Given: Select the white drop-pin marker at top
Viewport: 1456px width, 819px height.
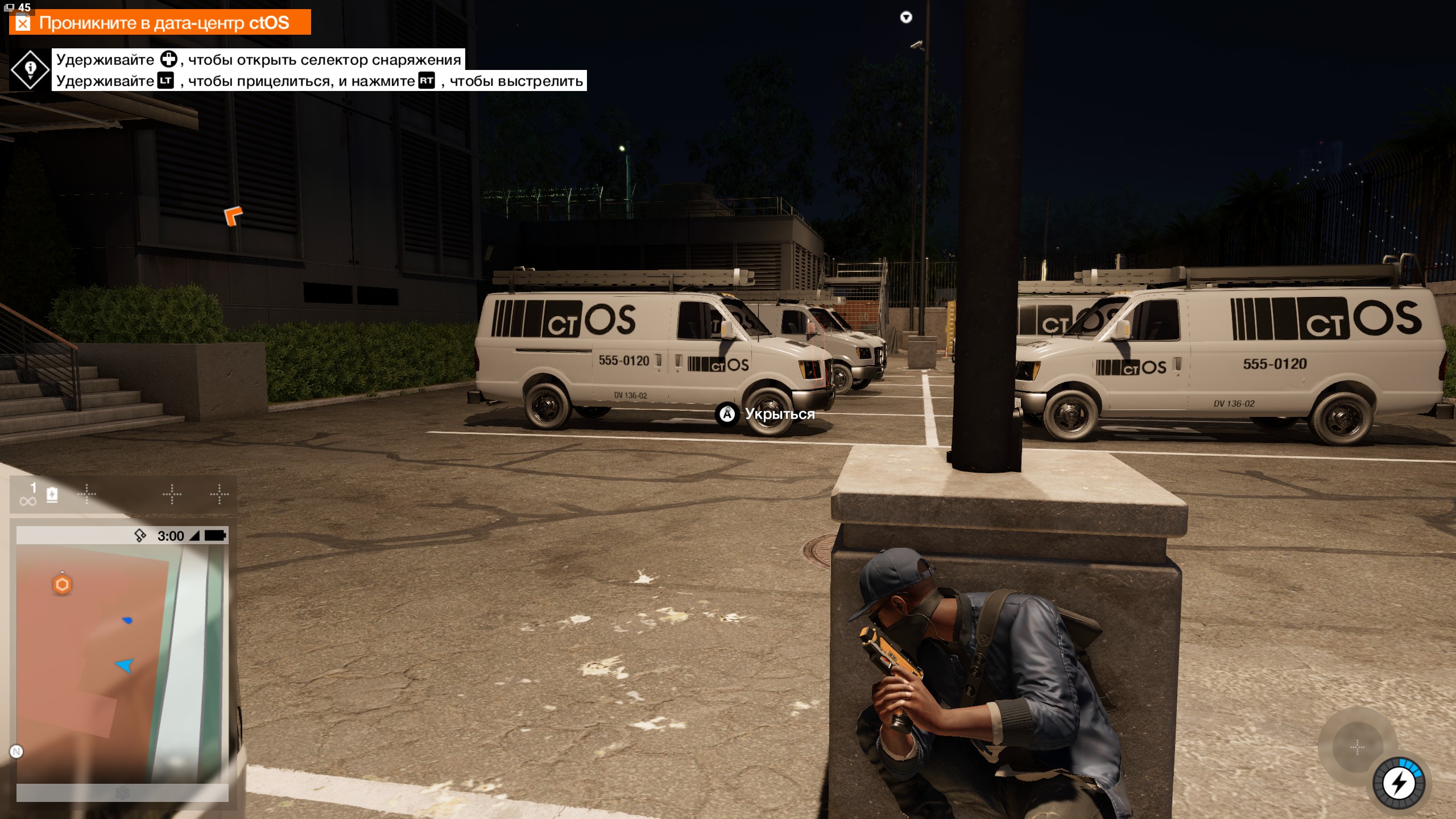Looking at the screenshot, I should coord(906,17).
